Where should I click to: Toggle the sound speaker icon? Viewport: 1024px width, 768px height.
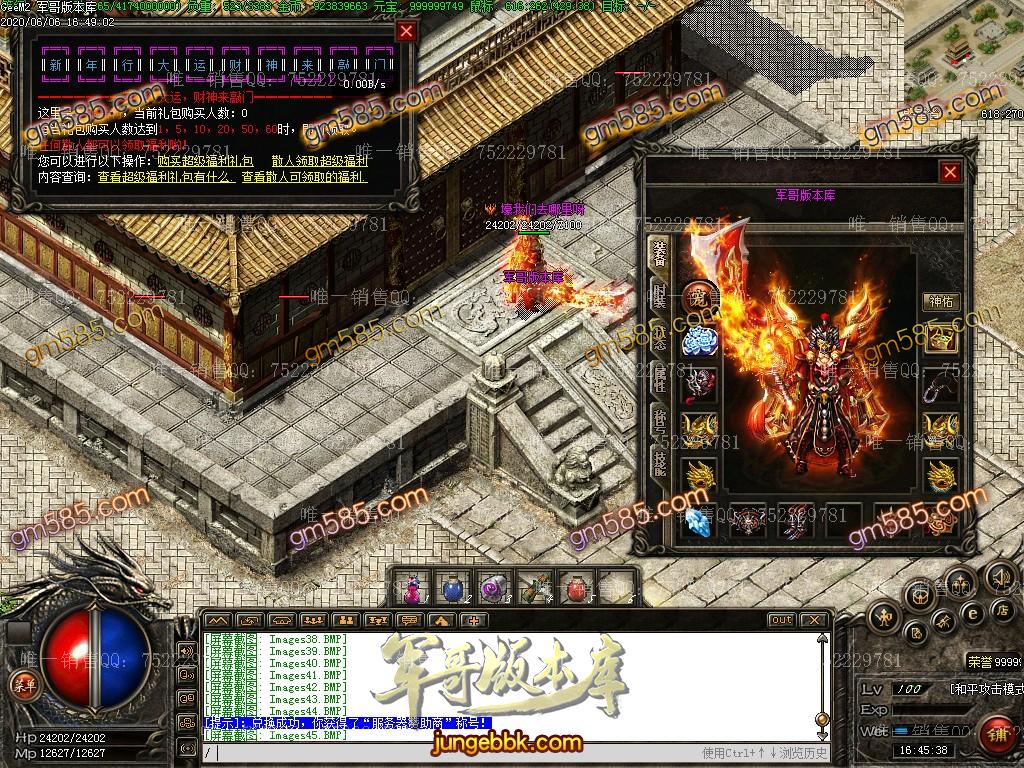point(1000,577)
